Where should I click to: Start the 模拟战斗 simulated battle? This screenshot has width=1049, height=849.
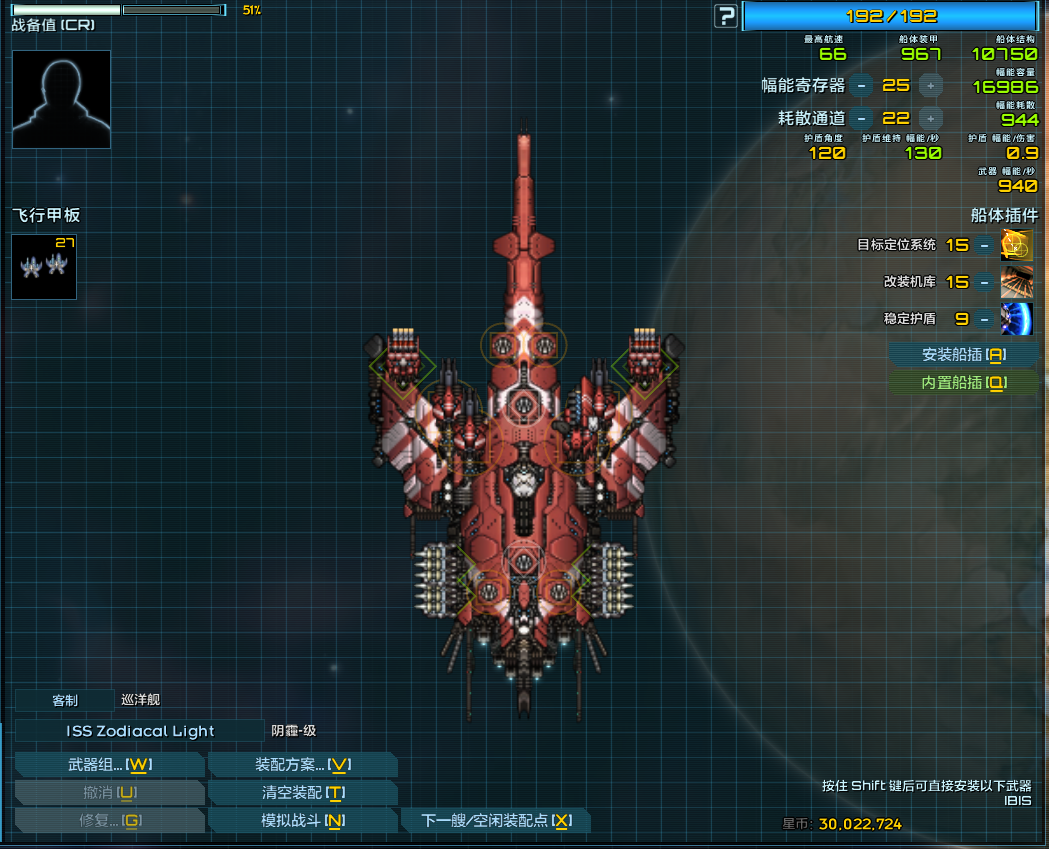(x=302, y=821)
